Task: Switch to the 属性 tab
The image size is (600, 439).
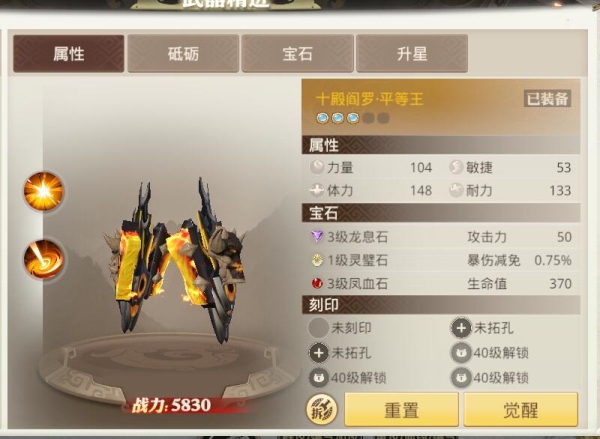Action: (x=69, y=54)
